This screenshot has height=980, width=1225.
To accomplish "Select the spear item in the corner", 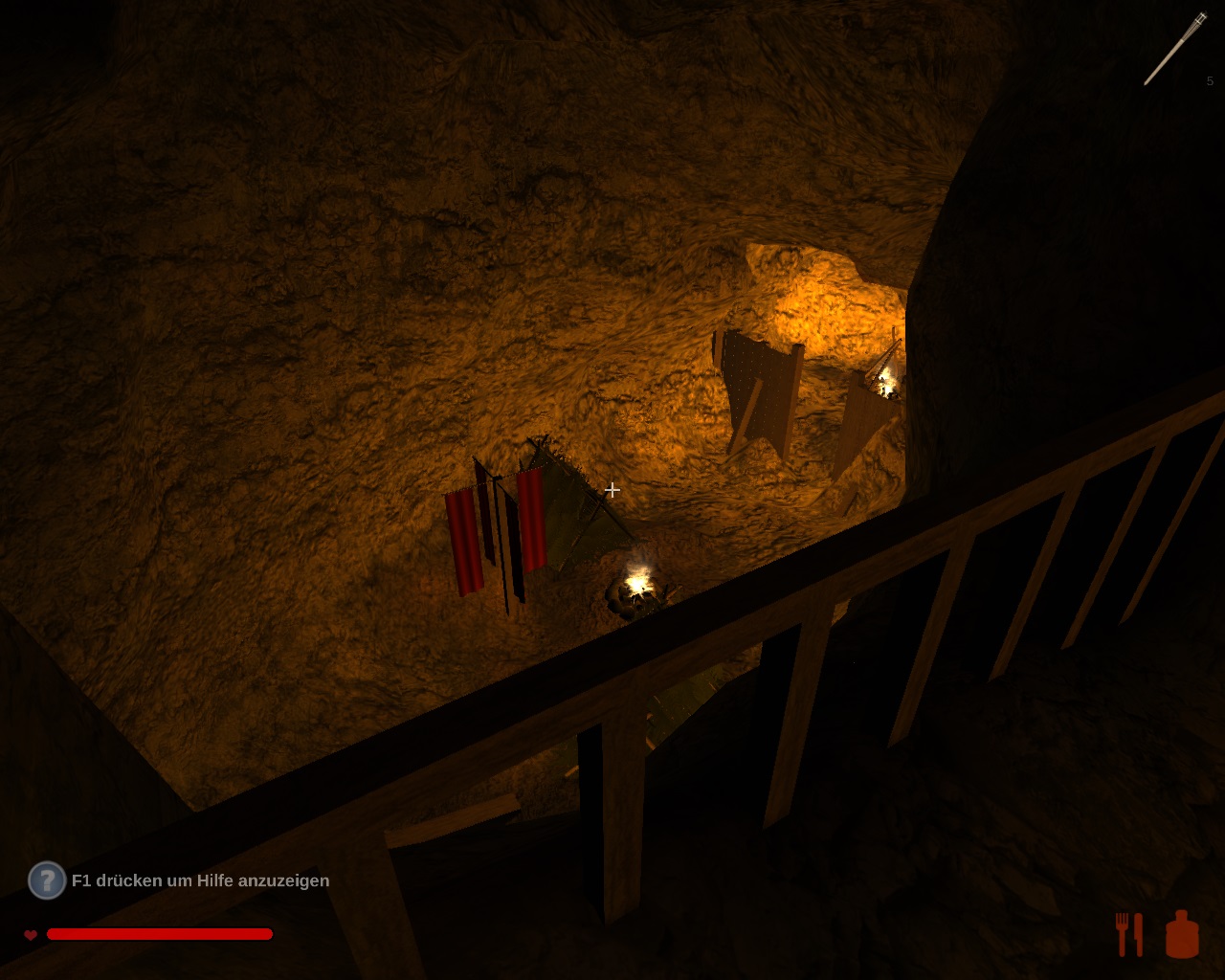I will tap(1175, 49).
